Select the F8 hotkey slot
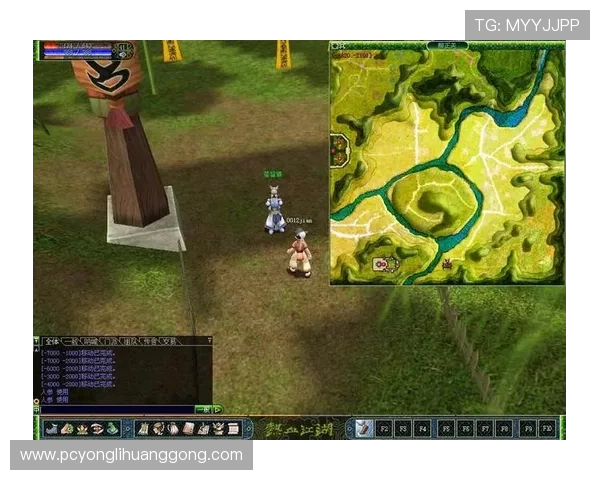This screenshot has width=600, height=480. point(505,428)
